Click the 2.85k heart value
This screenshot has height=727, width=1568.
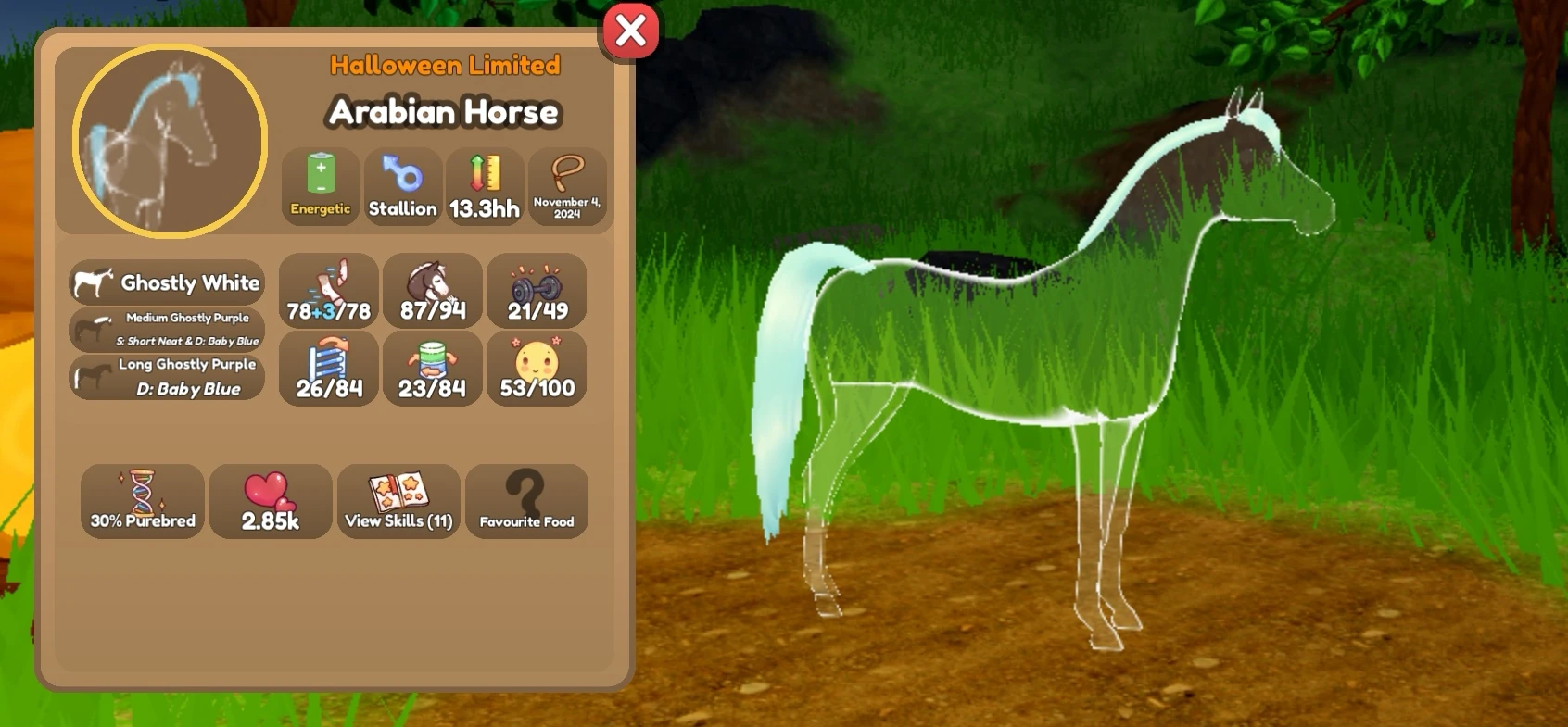click(x=270, y=502)
